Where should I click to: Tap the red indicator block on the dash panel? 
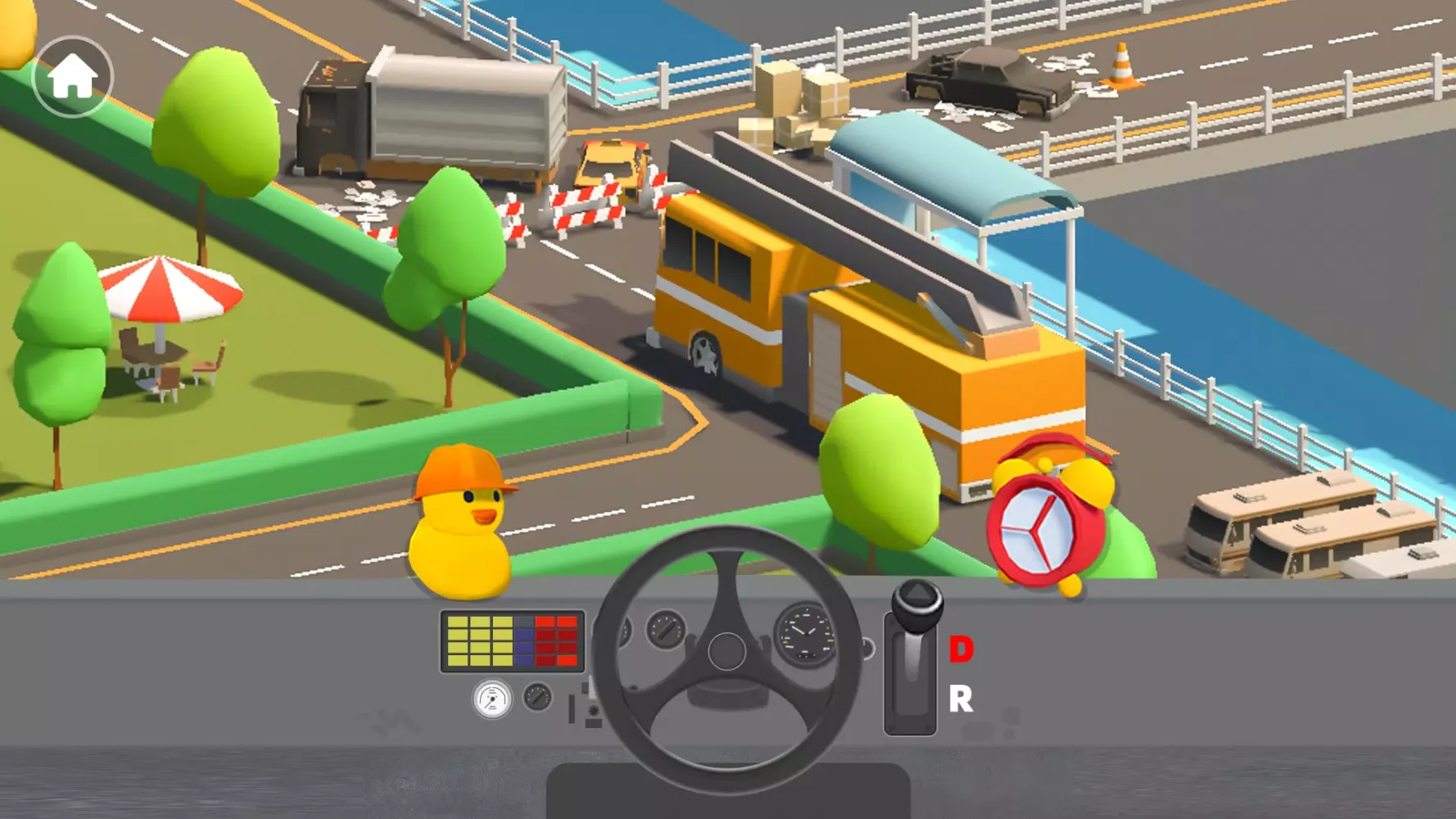pyautogui.click(x=558, y=643)
